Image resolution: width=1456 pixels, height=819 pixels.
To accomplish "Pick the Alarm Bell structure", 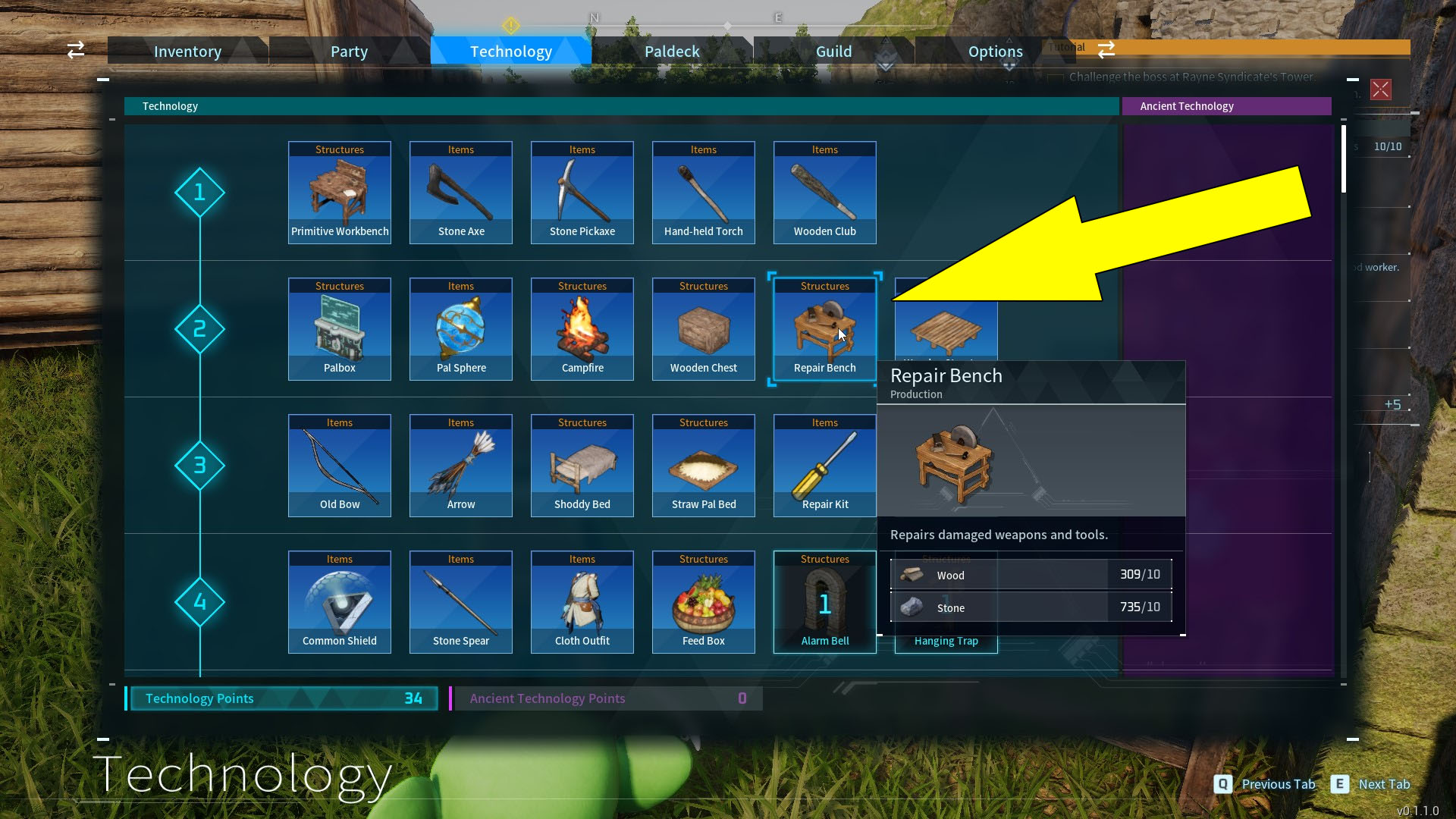I will tap(824, 601).
